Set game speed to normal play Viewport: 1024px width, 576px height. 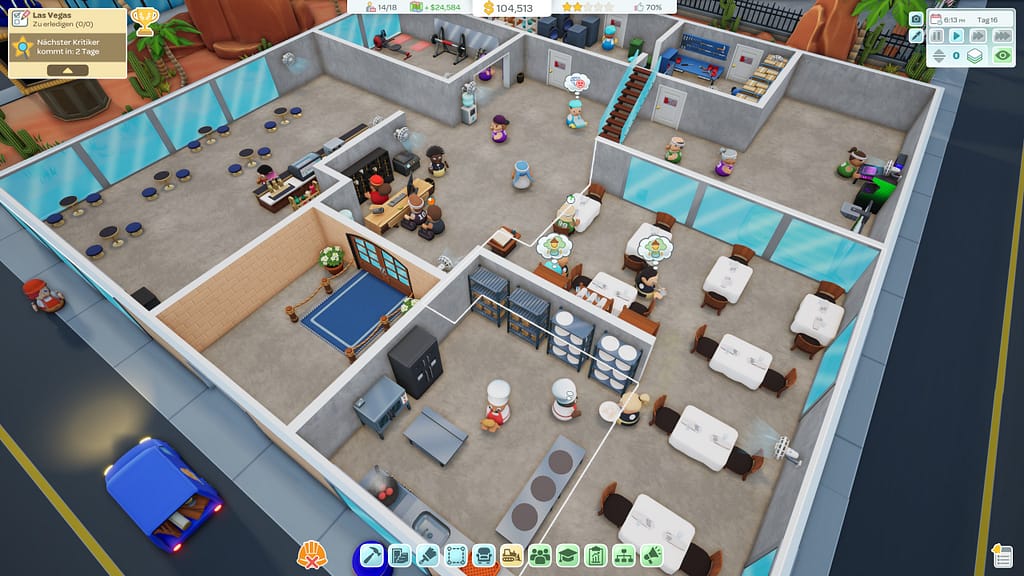957,36
